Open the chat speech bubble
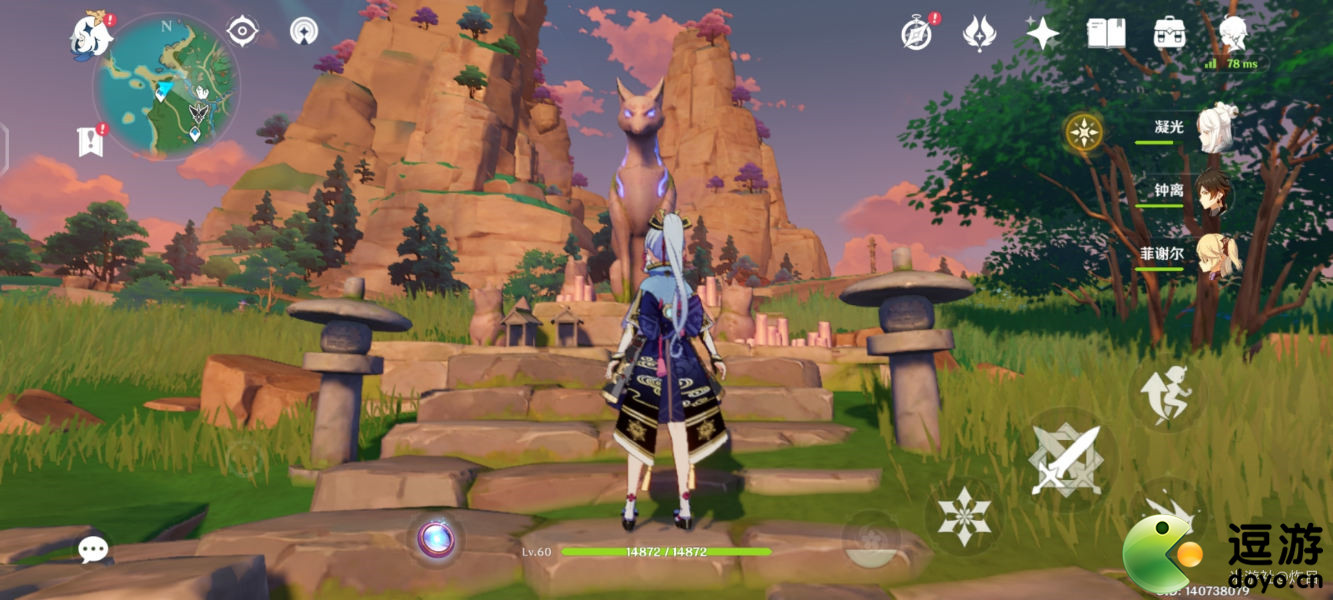 (x=93, y=549)
